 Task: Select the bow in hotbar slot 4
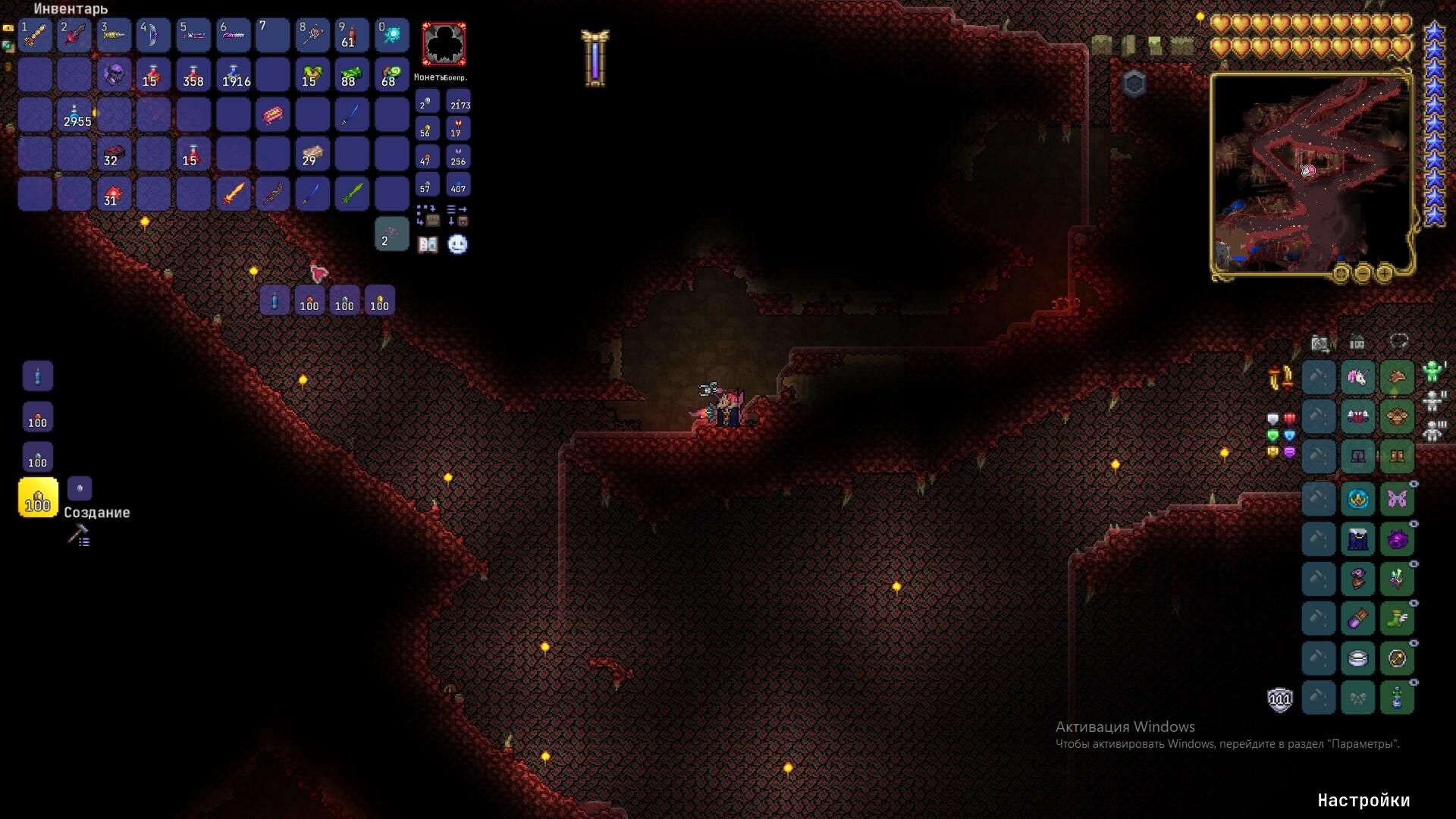coord(153,35)
